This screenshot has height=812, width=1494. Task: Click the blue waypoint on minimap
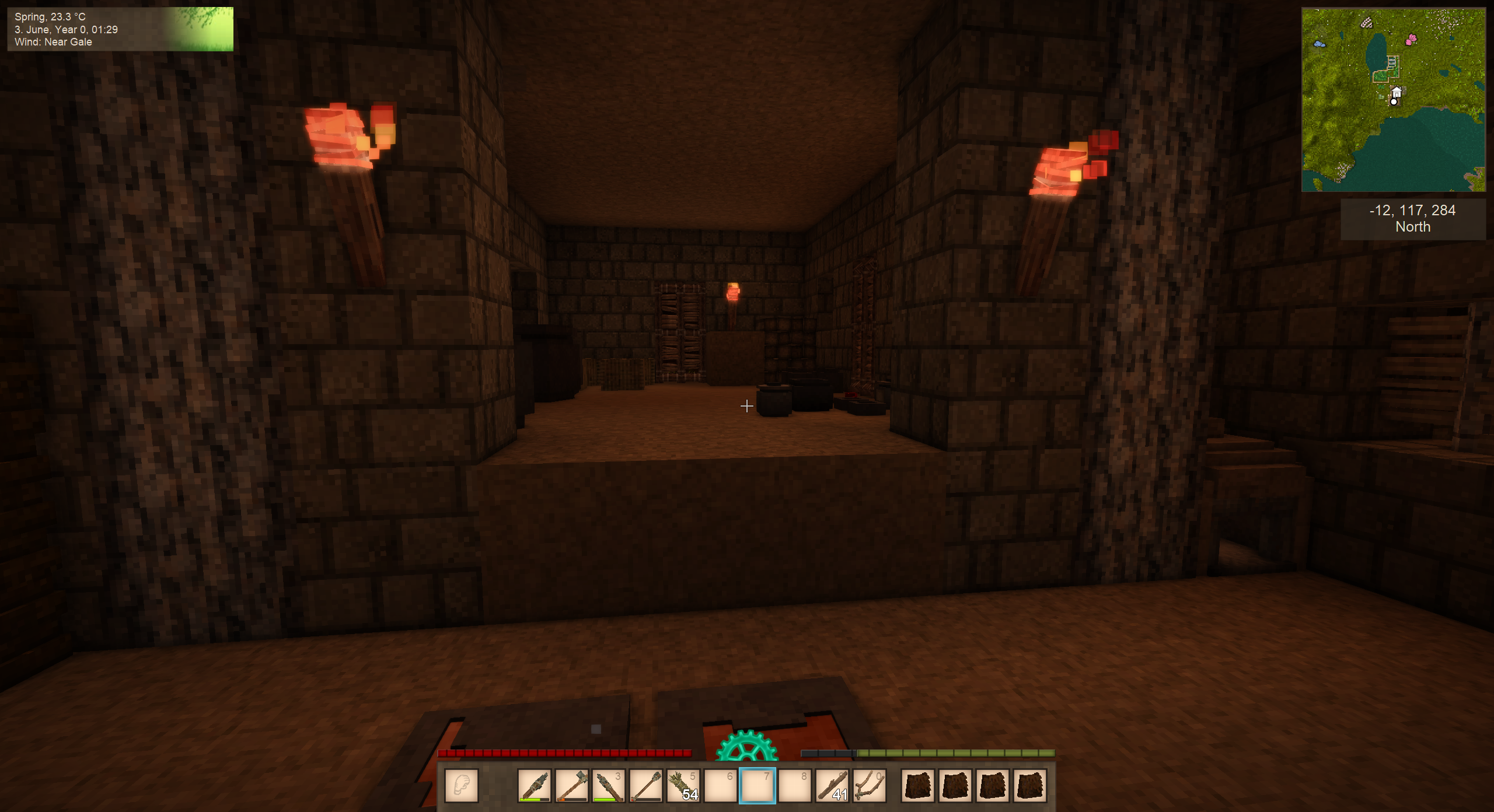[x=1319, y=44]
